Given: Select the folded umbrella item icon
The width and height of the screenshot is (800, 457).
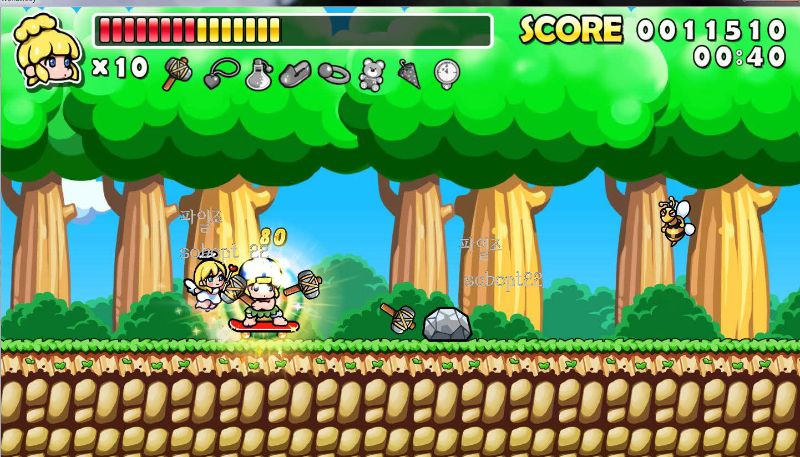Looking at the screenshot, I should [x=409, y=73].
